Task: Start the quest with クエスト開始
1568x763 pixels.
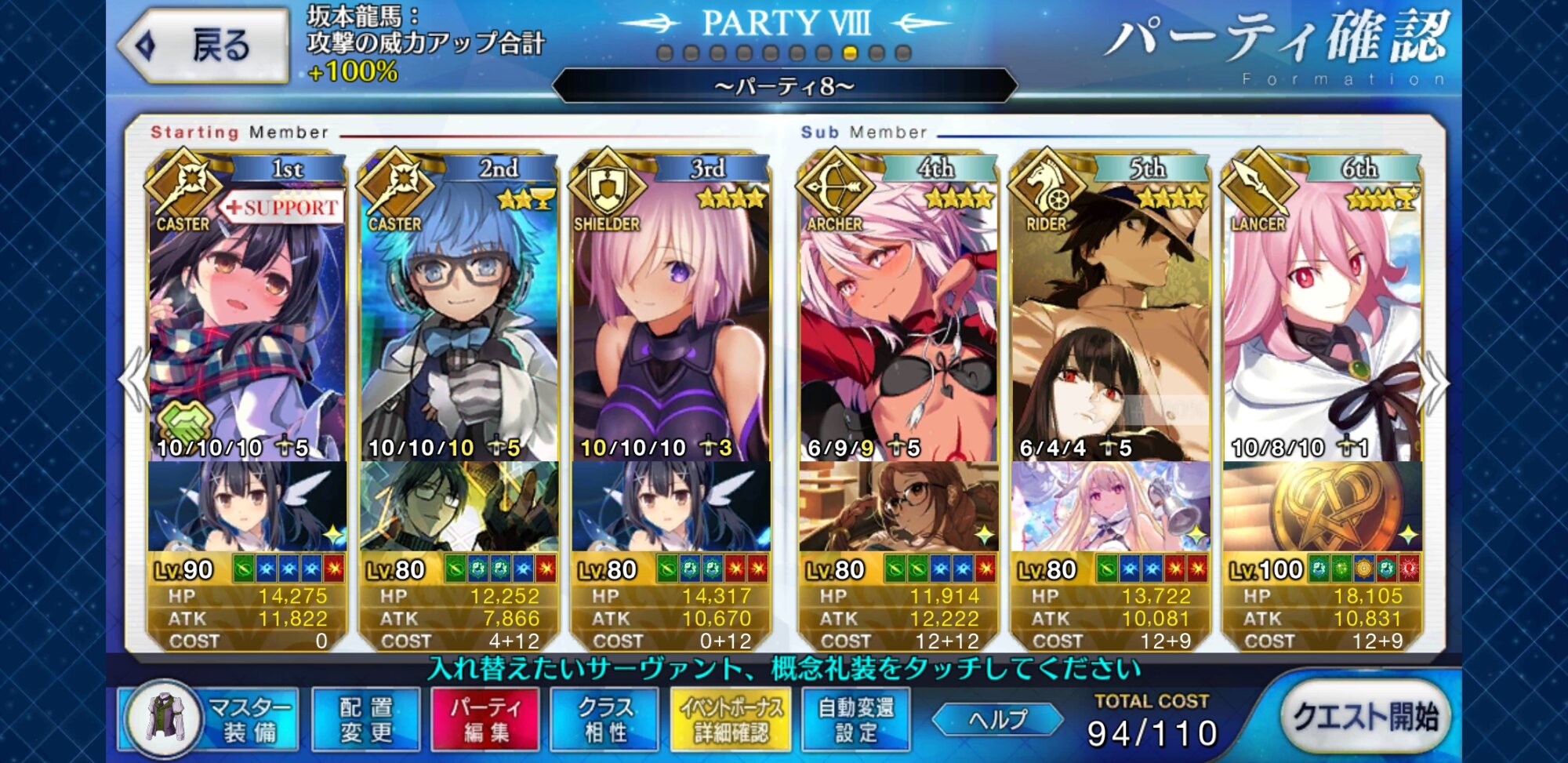Action: pos(1365,717)
